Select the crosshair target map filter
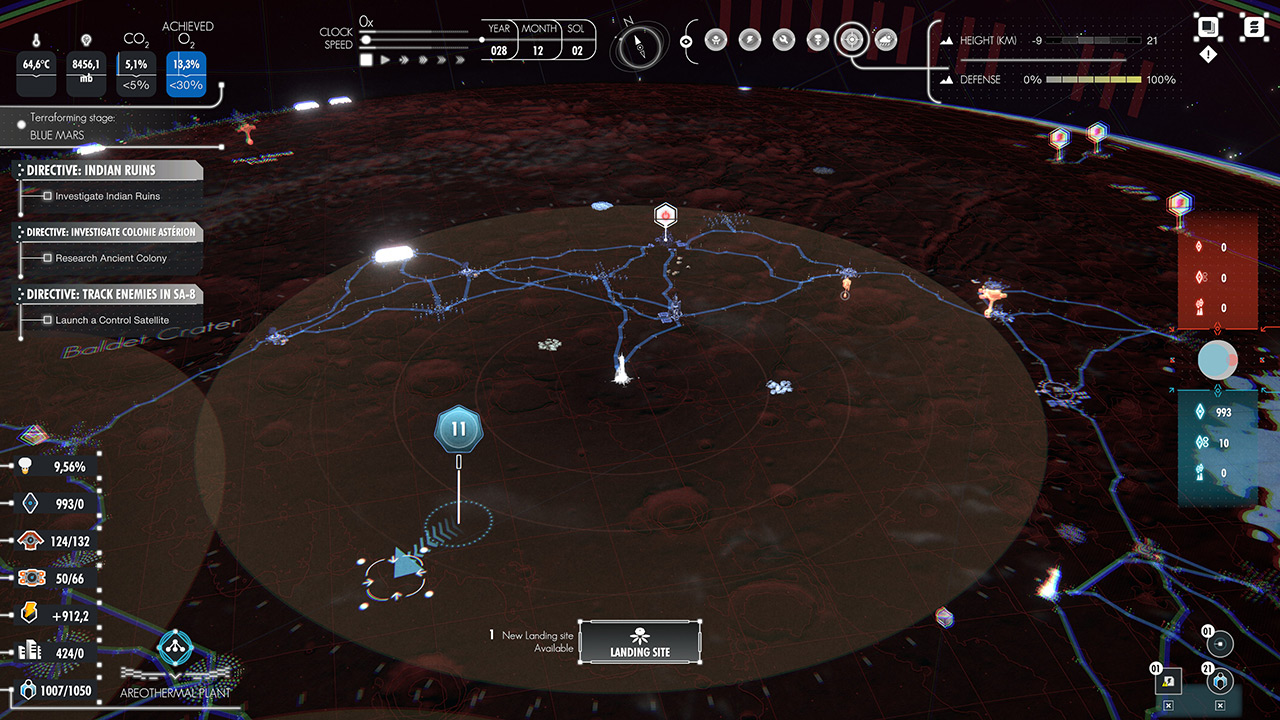 pos(852,40)
